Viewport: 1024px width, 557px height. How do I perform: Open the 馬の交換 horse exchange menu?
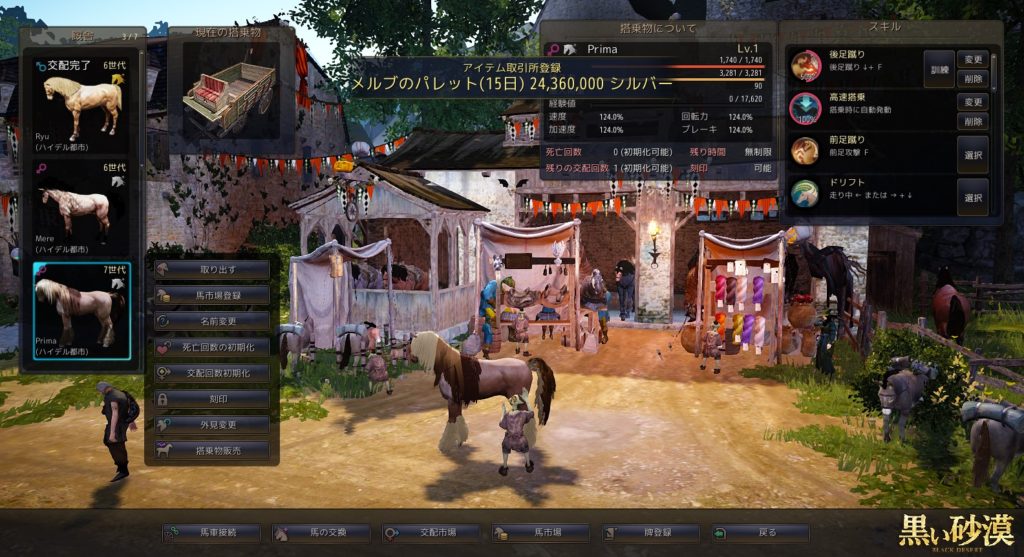[x=321, y=534]
